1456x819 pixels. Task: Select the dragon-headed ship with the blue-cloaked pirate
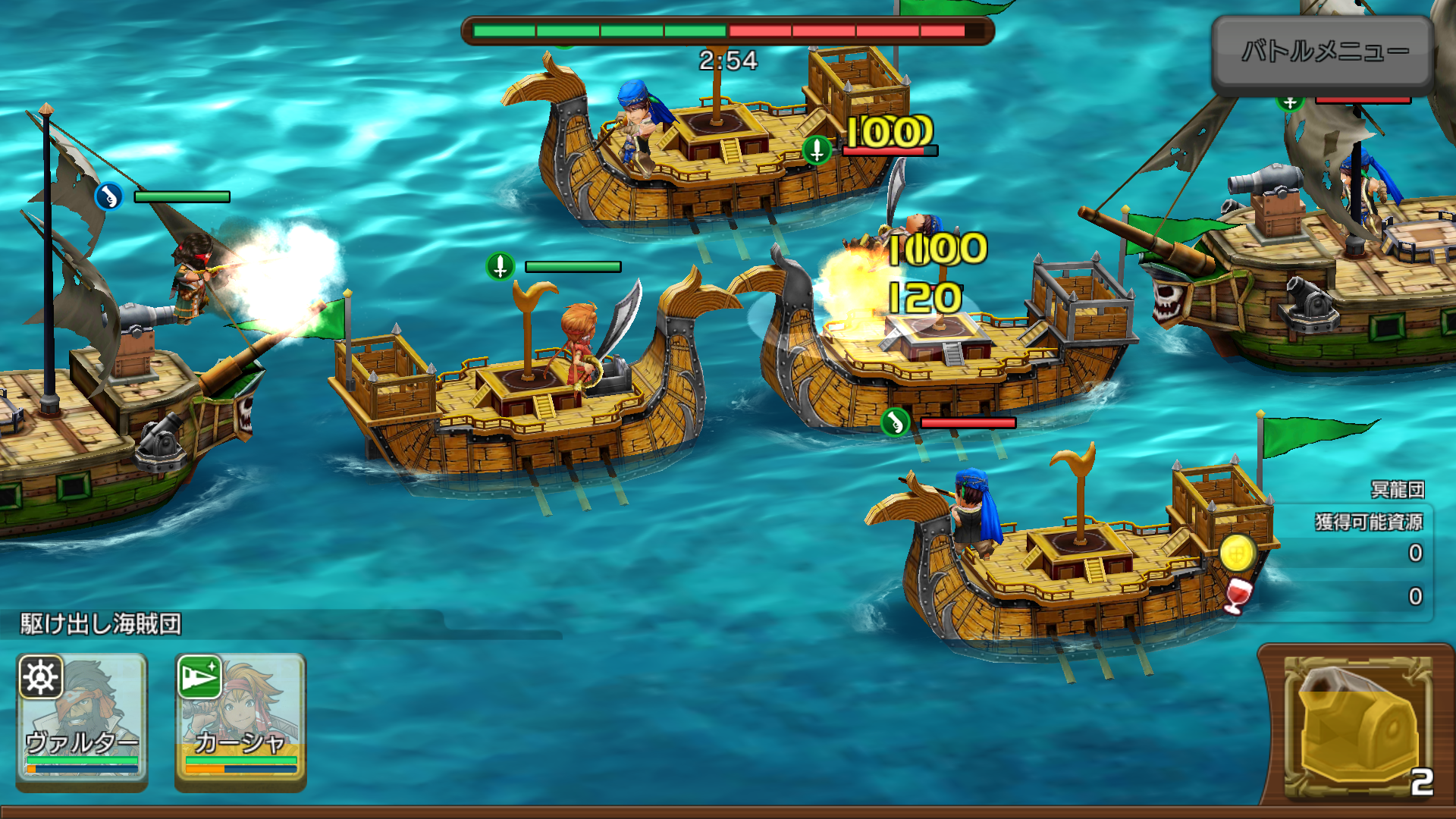point(1062,561)
